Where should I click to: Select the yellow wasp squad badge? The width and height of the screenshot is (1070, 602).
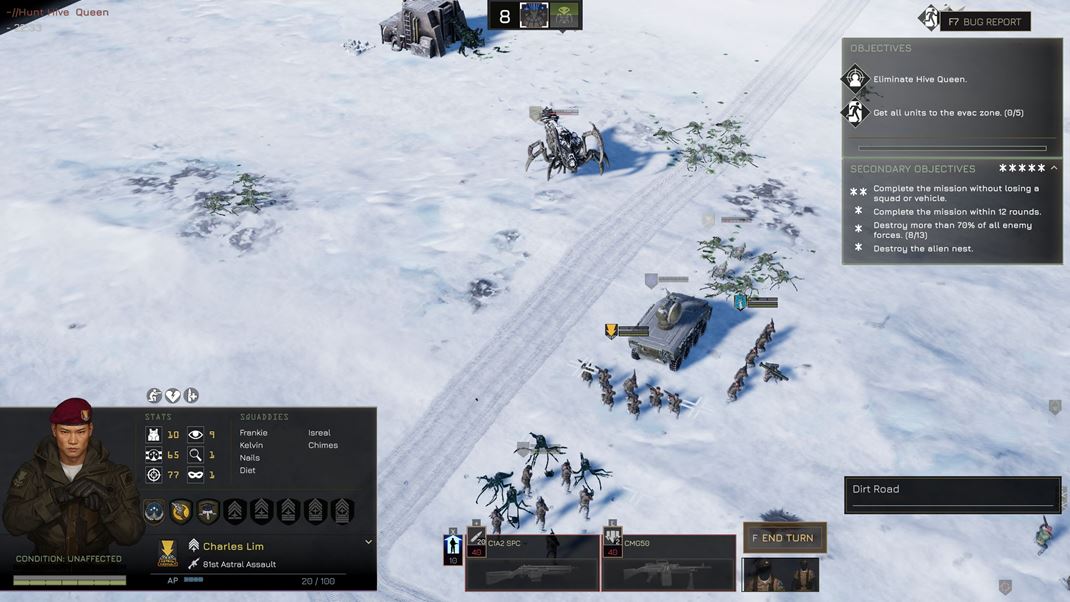point(181,511)
